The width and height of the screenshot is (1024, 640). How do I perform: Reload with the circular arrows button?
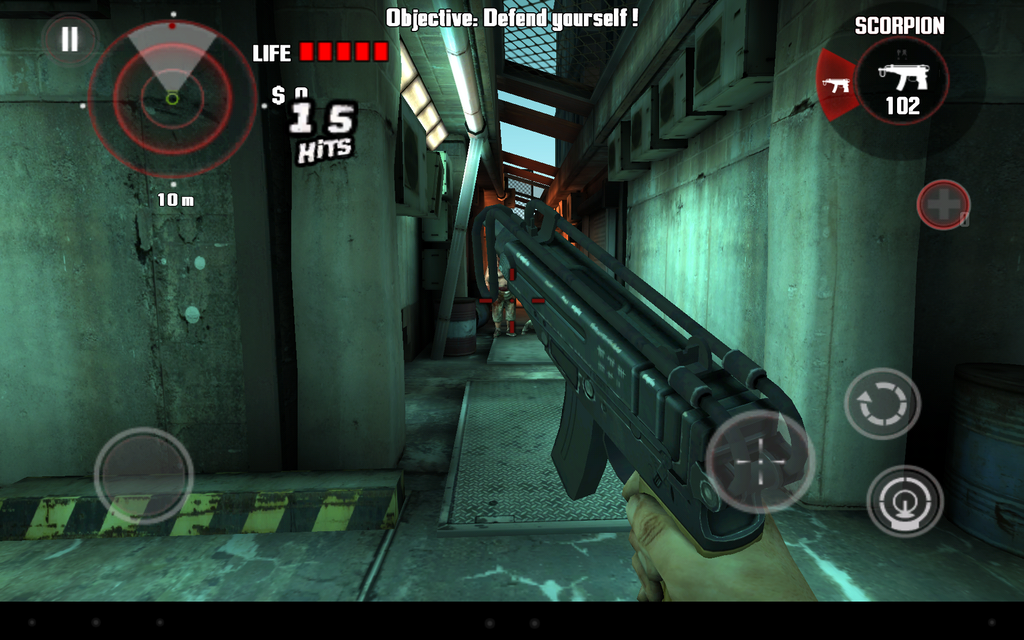pyautogui.click(x=882, y=404)
